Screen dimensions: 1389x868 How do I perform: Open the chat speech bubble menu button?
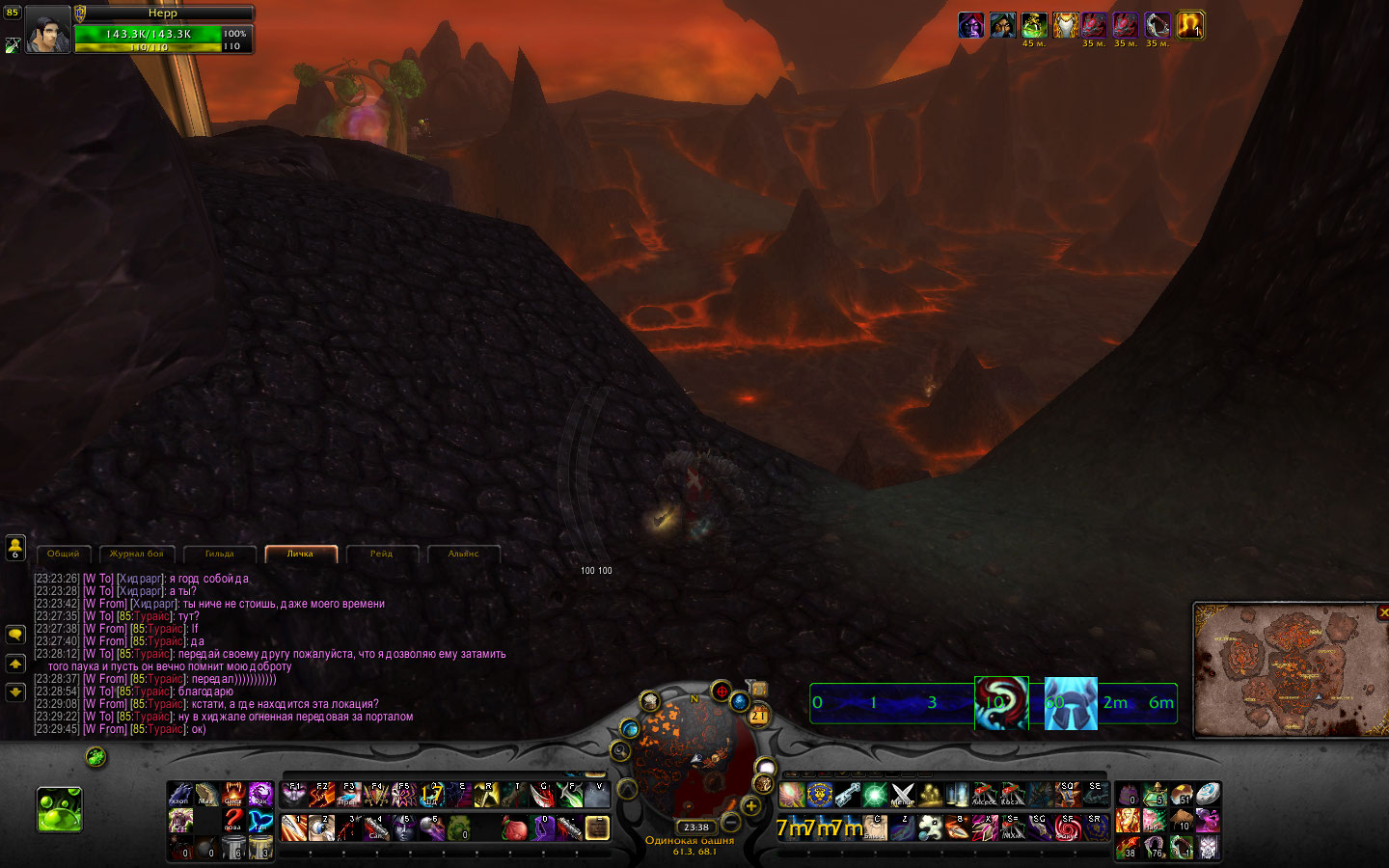point(15,635)
